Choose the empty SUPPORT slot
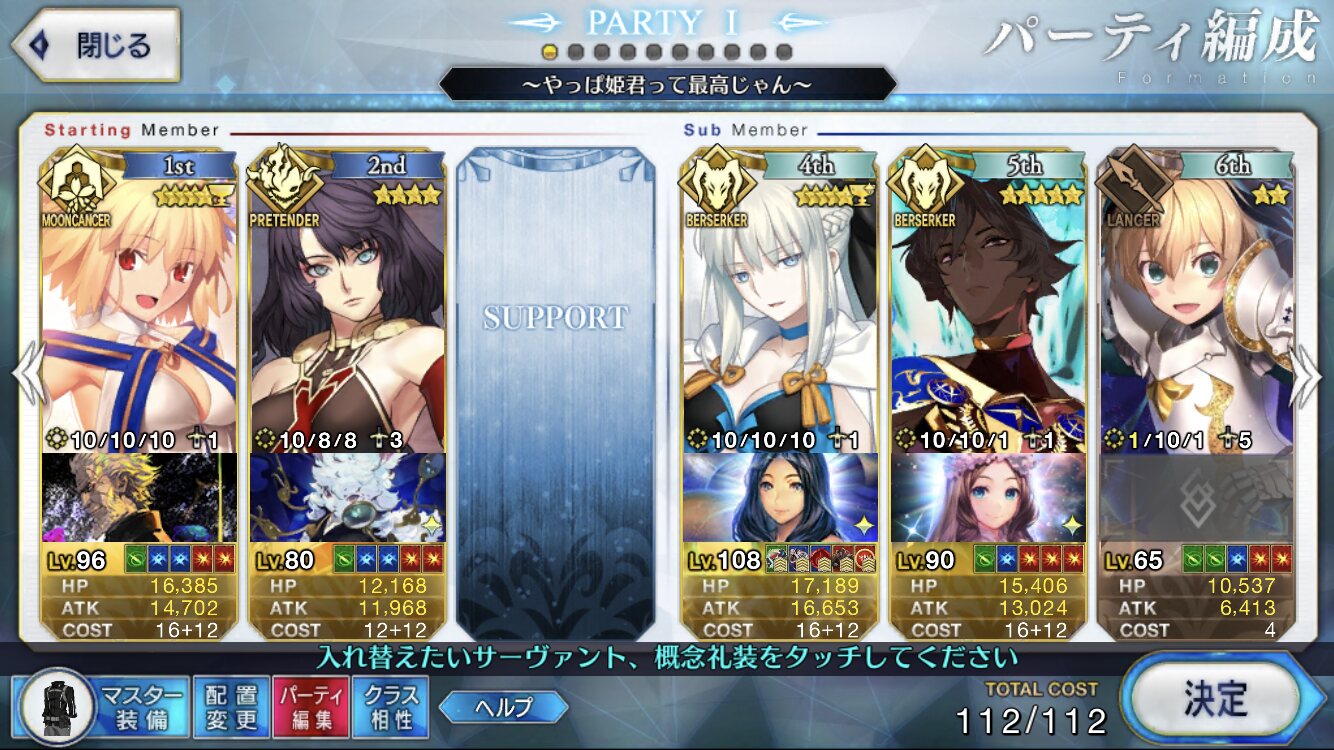Screen dimensions: 1334x750 point(555,390)
